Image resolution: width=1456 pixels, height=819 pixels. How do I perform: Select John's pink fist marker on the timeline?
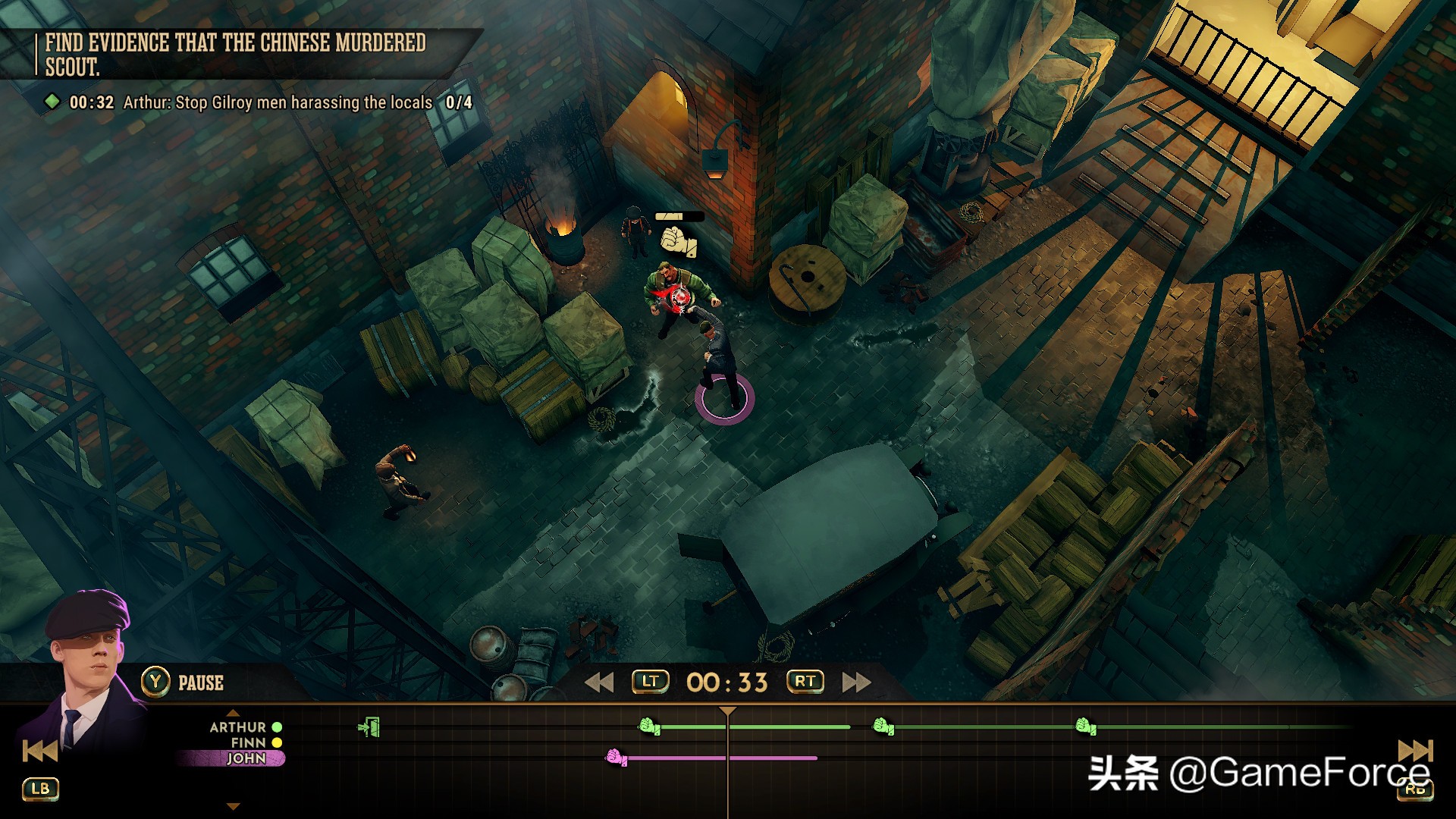tap(616, 757)
